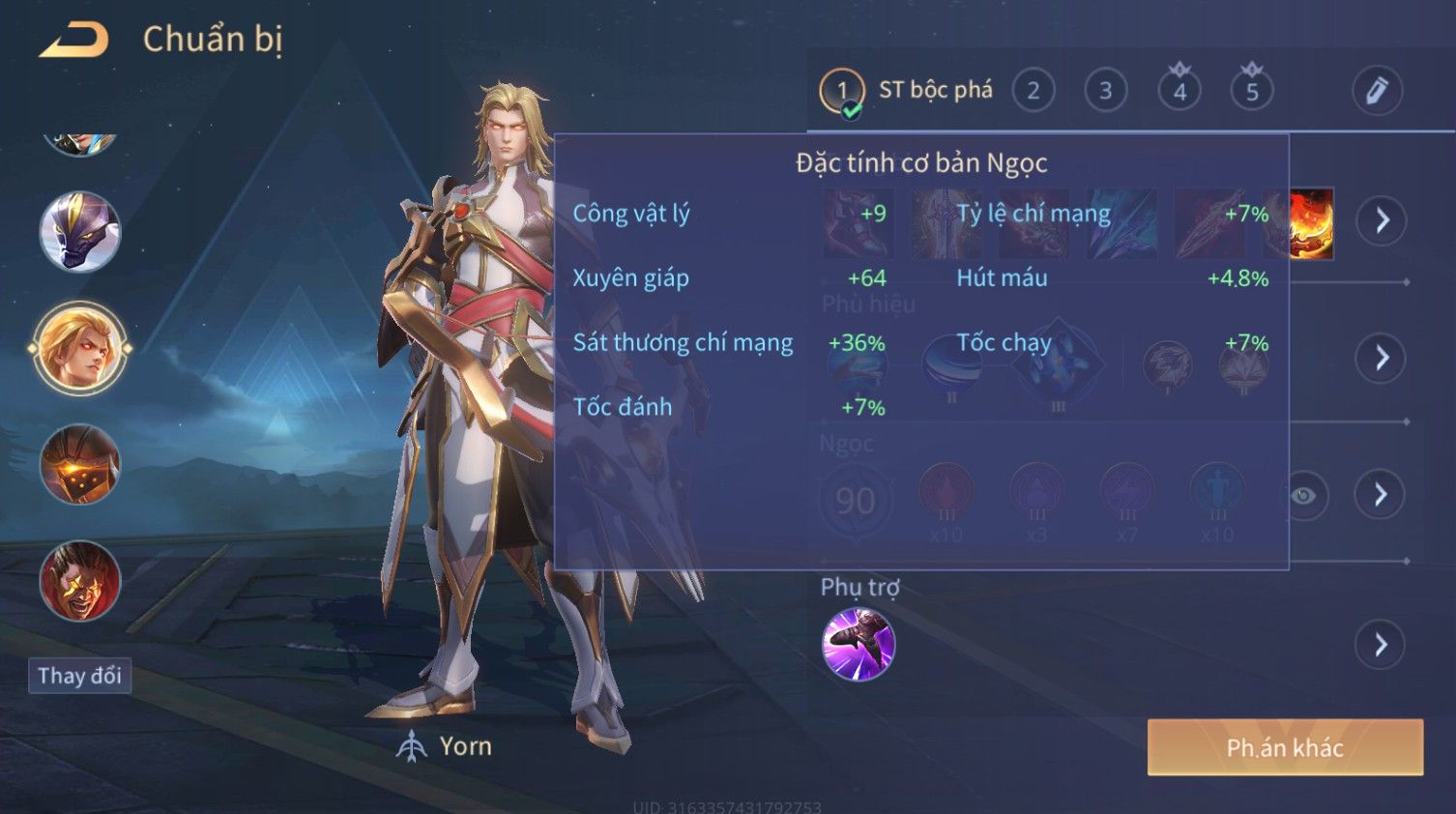Viewport: 1456px width, 814px height.
Task: Select the Phụ trợ support skill icon
Action: 859,645
